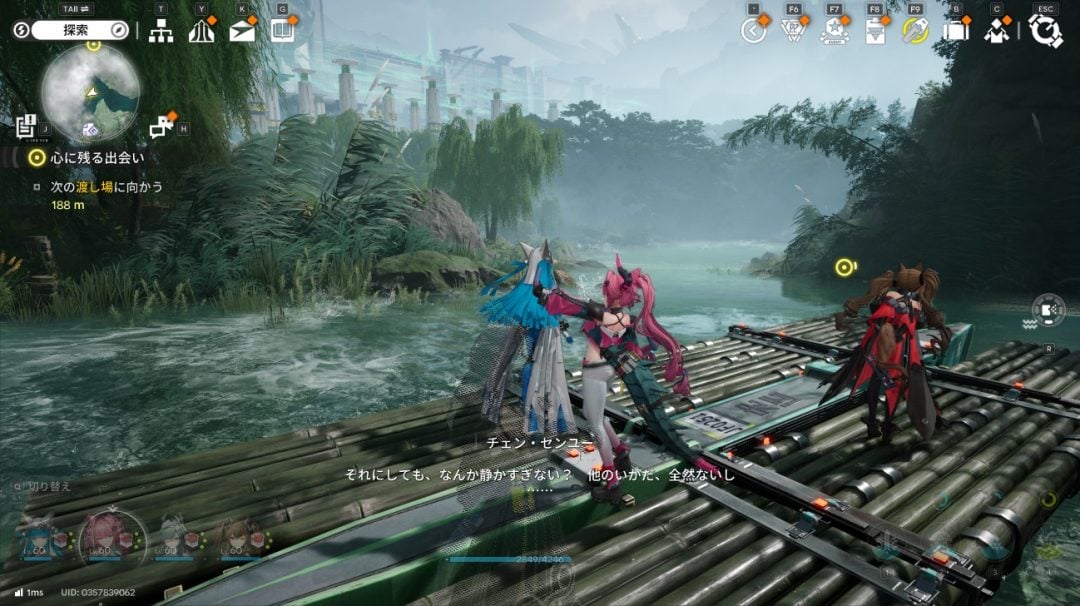The image size is (1080, 606).
Task: Open the star event icon
Action: [x=834, y=31]
